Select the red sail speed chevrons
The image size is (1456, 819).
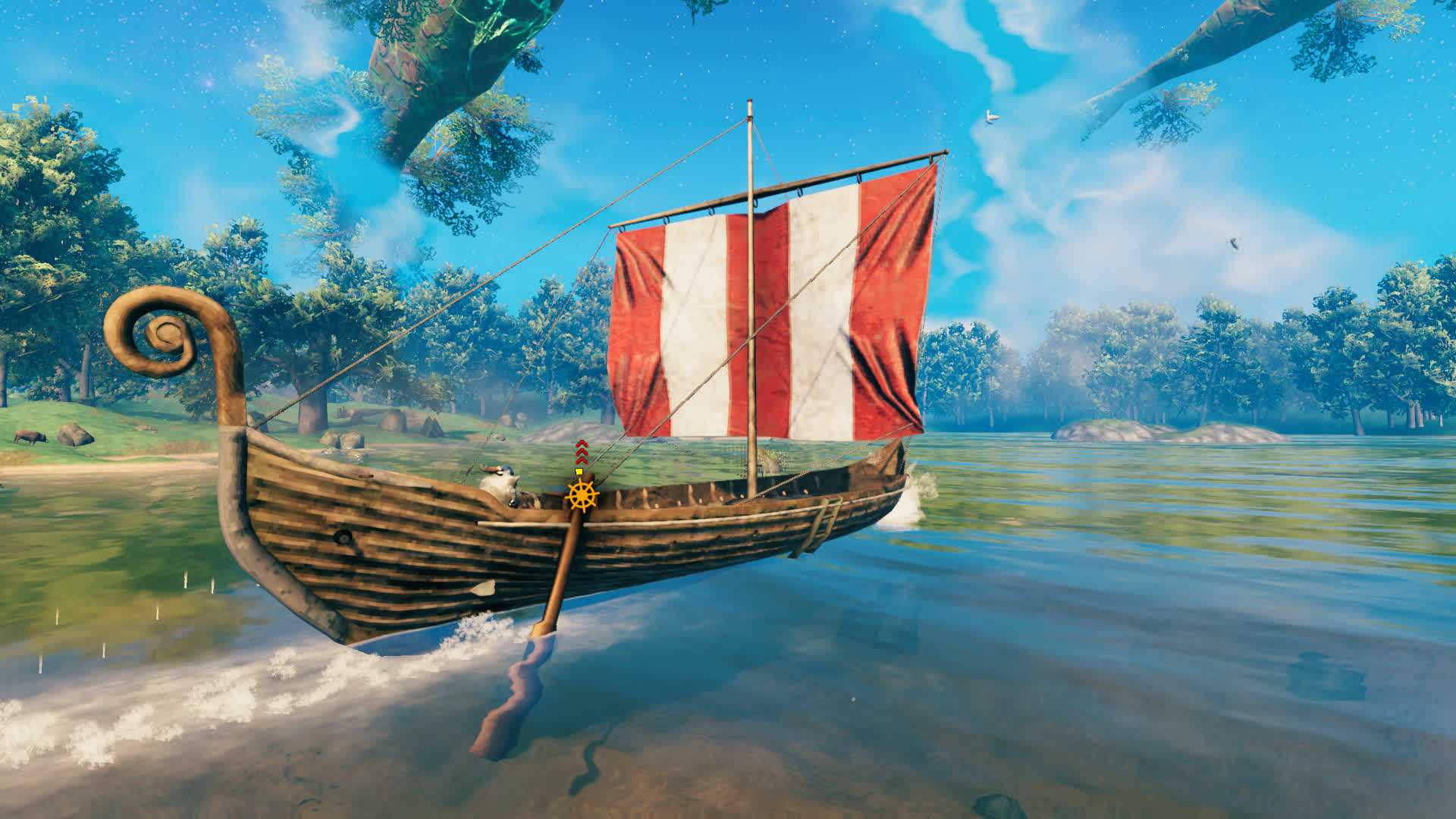tap(581, 451)
